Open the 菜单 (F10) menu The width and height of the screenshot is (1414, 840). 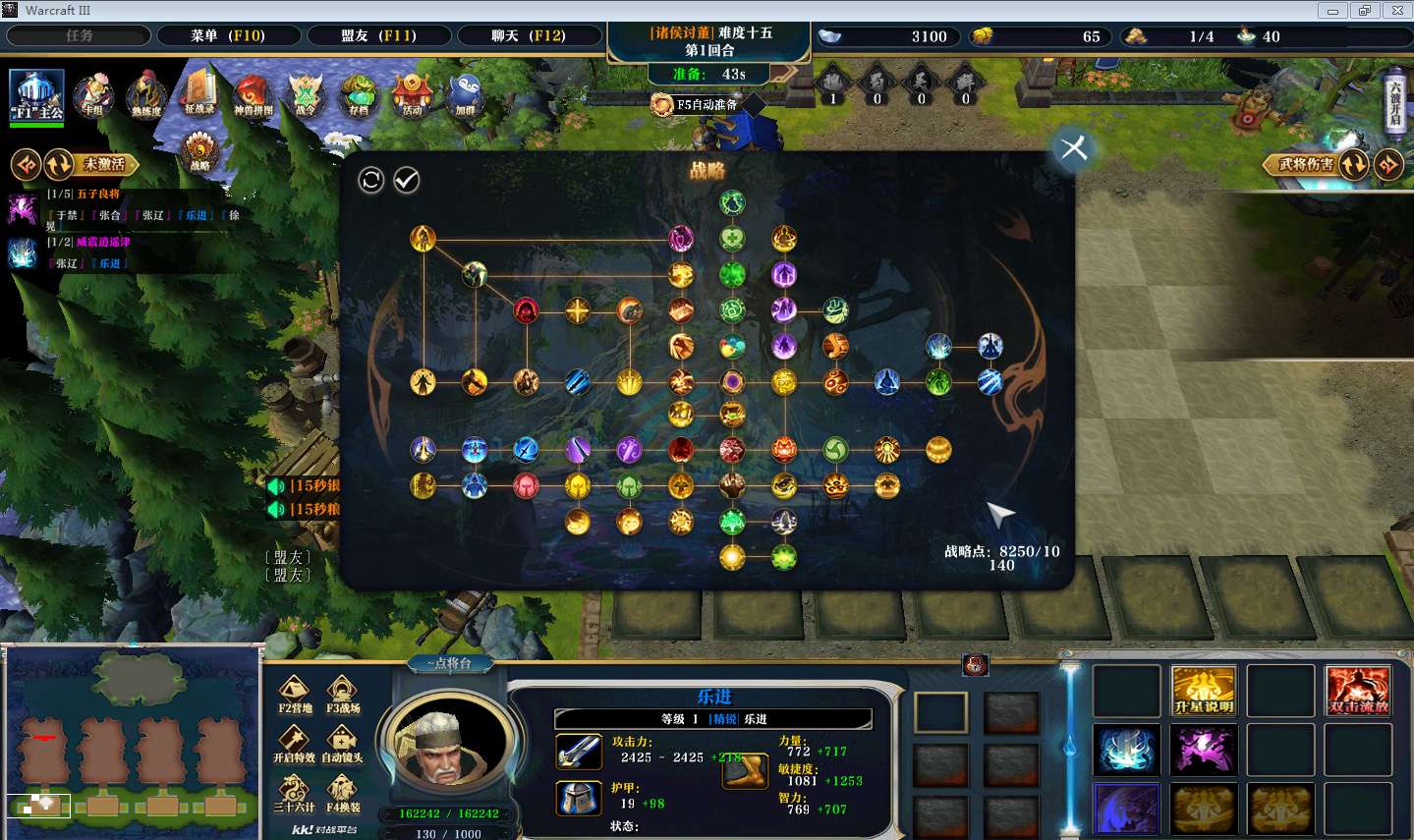tap(228, 36)
